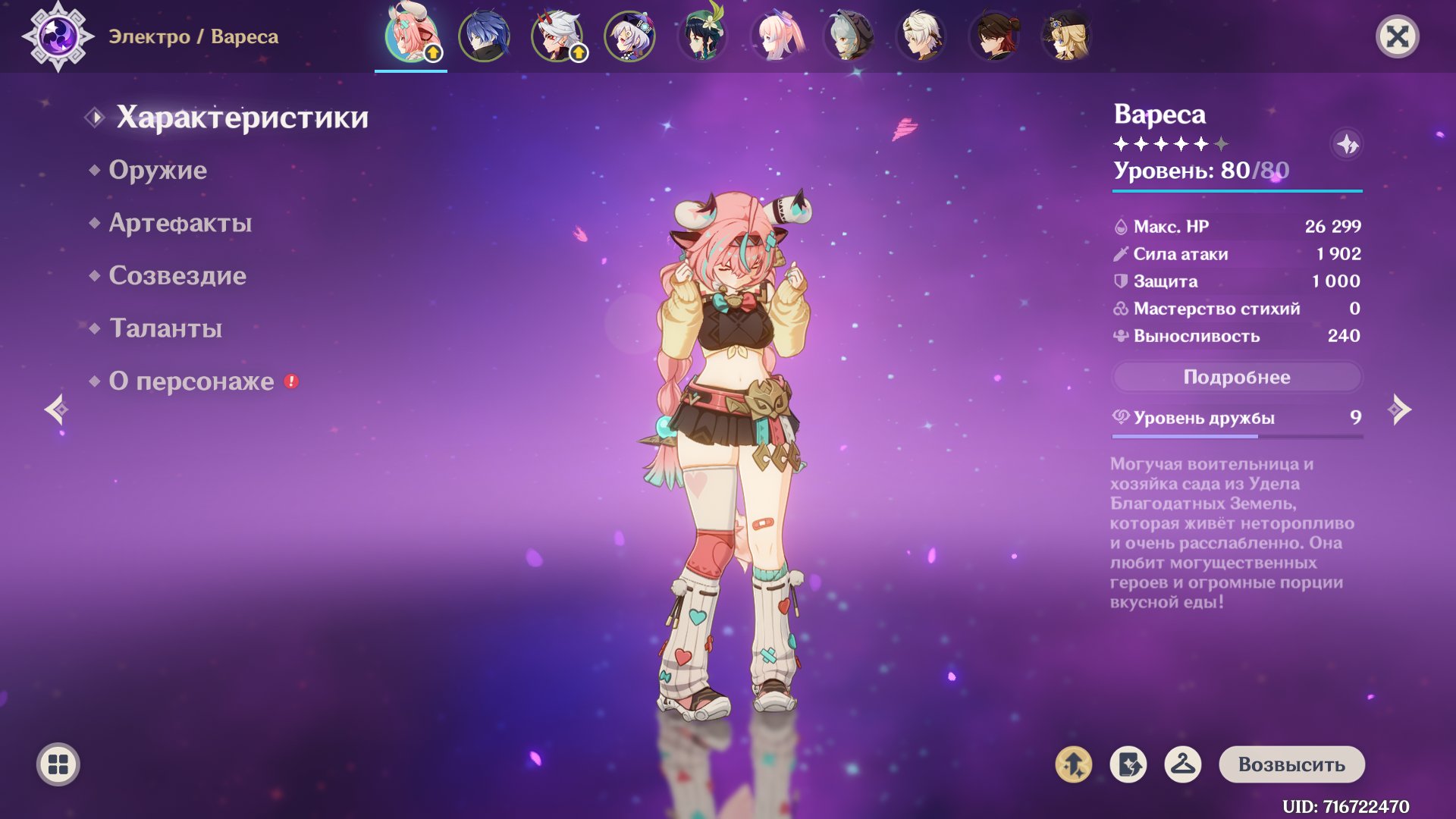Go to the Таланты section

pos(165,328)
